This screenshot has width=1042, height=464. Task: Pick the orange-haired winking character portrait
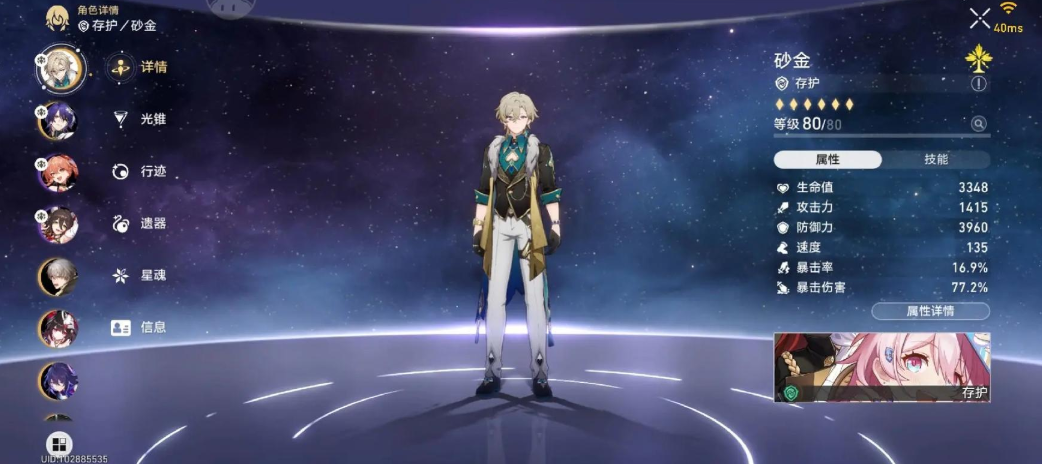(58, 172)
